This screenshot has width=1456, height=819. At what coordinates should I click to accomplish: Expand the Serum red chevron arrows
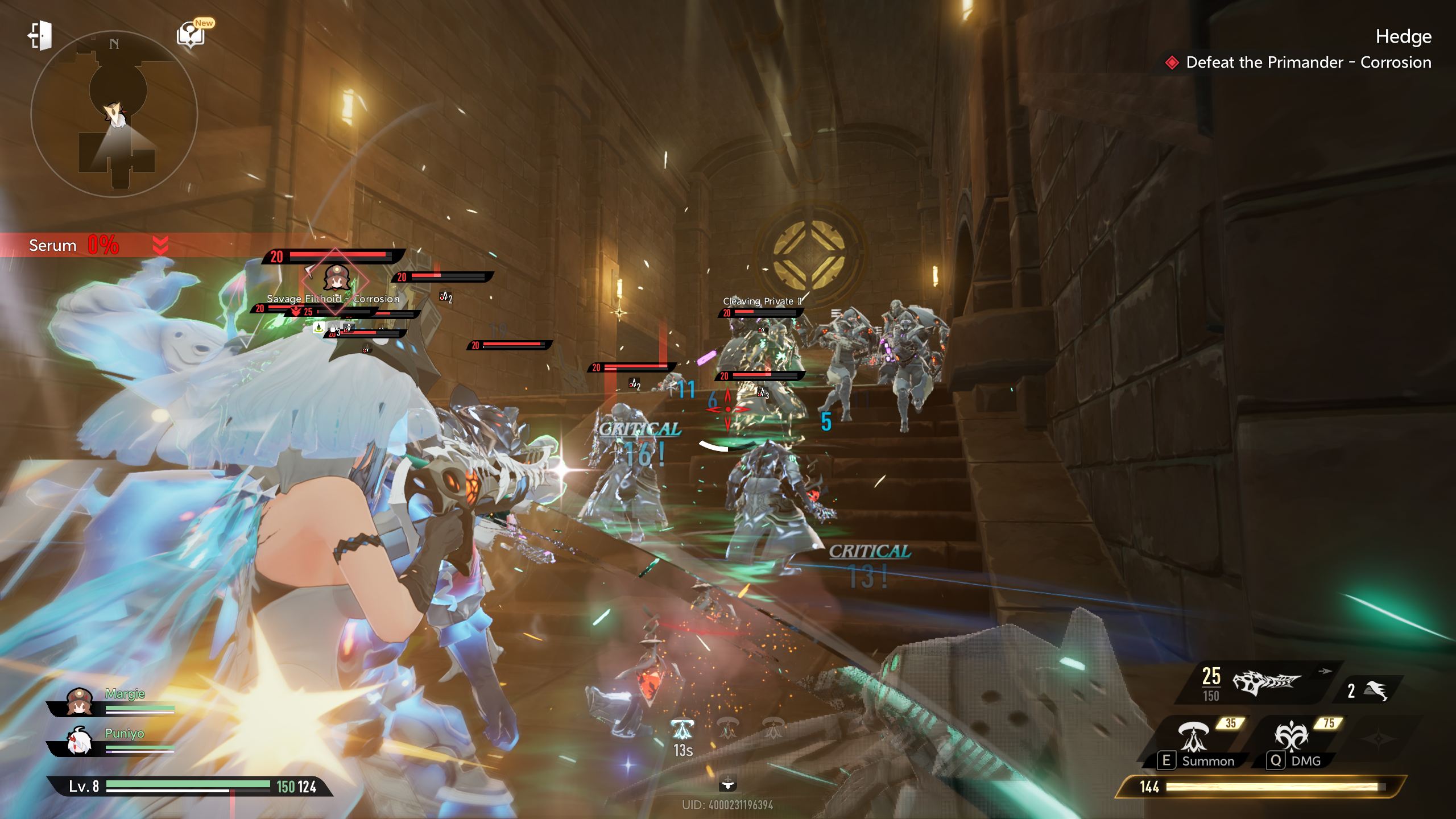[160, 246]
